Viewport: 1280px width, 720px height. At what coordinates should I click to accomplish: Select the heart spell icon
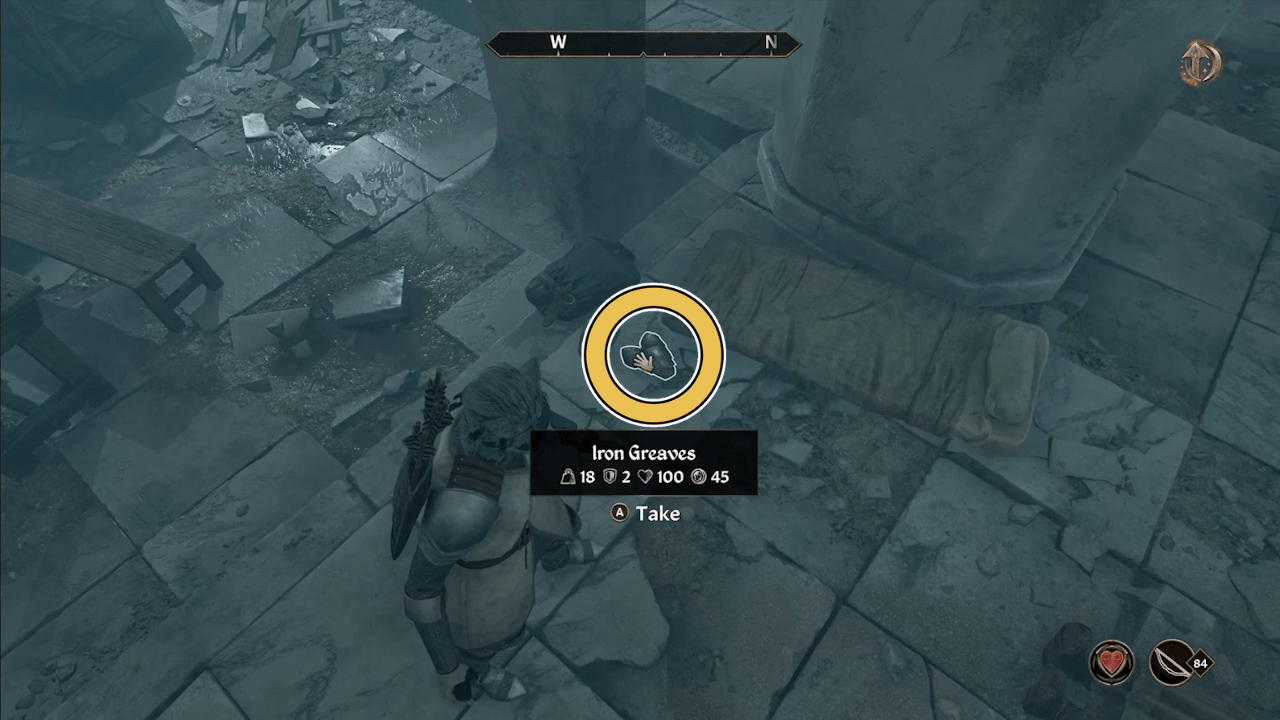click(x=1111, y=662)
